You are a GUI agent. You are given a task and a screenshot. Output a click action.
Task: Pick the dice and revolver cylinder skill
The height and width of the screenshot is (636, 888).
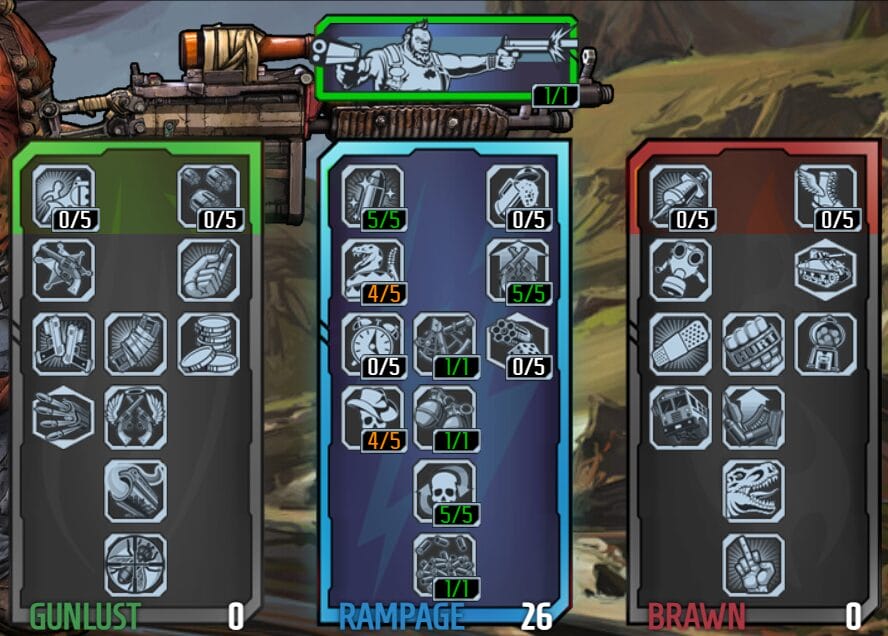[518, 344]
